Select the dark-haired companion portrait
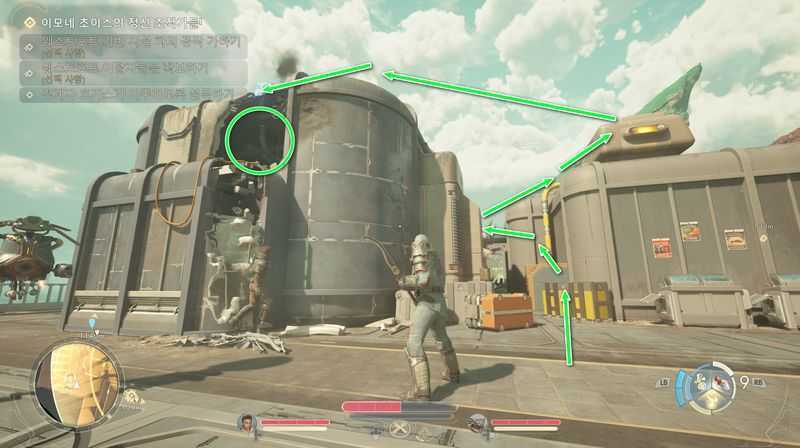The height and width of the screenshot is (448, 800). pos(247,424)
